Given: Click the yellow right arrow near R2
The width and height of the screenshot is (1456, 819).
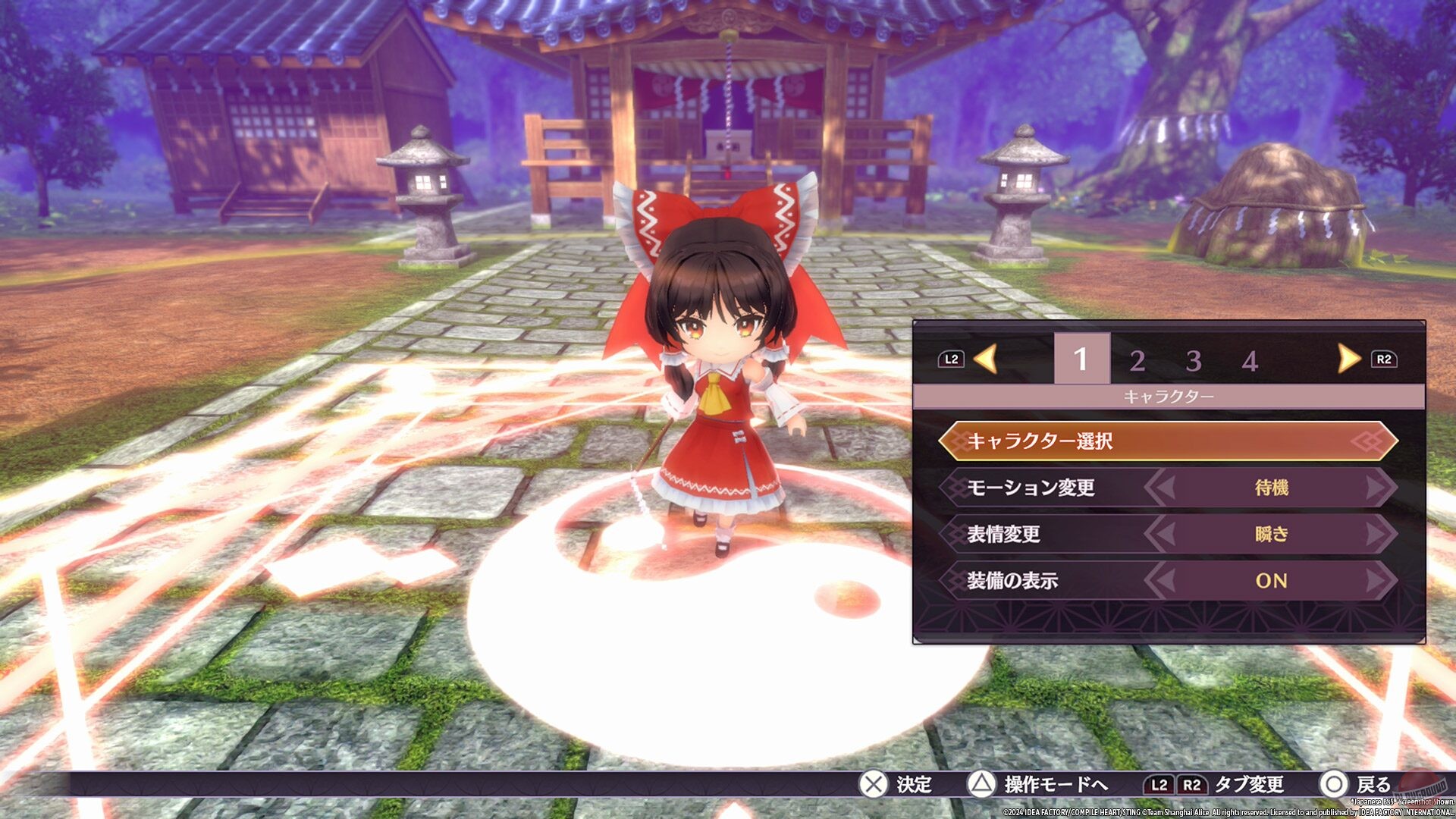Looking at the screenshot, I should click(1349, 360).
